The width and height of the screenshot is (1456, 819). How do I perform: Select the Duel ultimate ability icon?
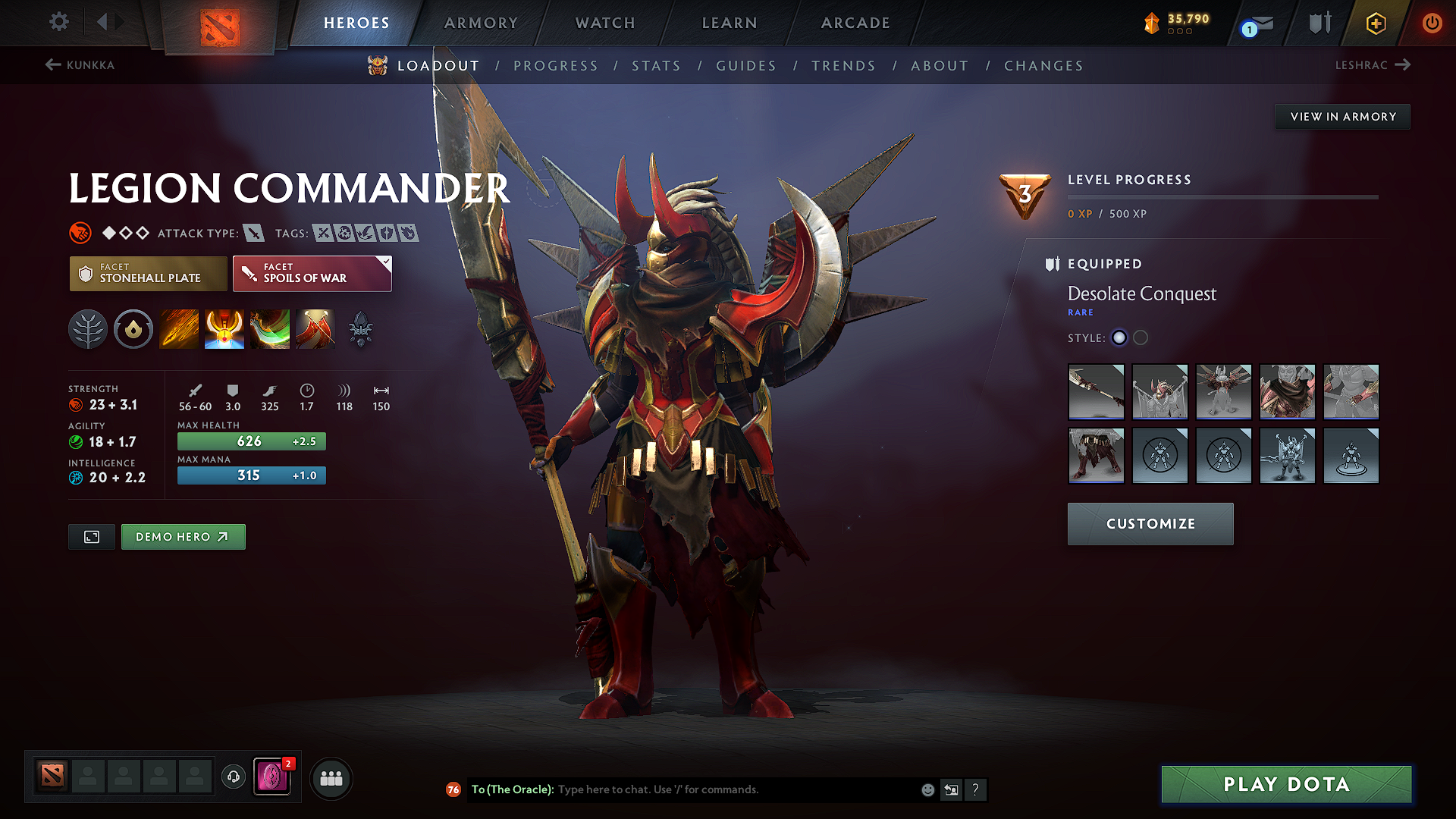coord(315,329)
